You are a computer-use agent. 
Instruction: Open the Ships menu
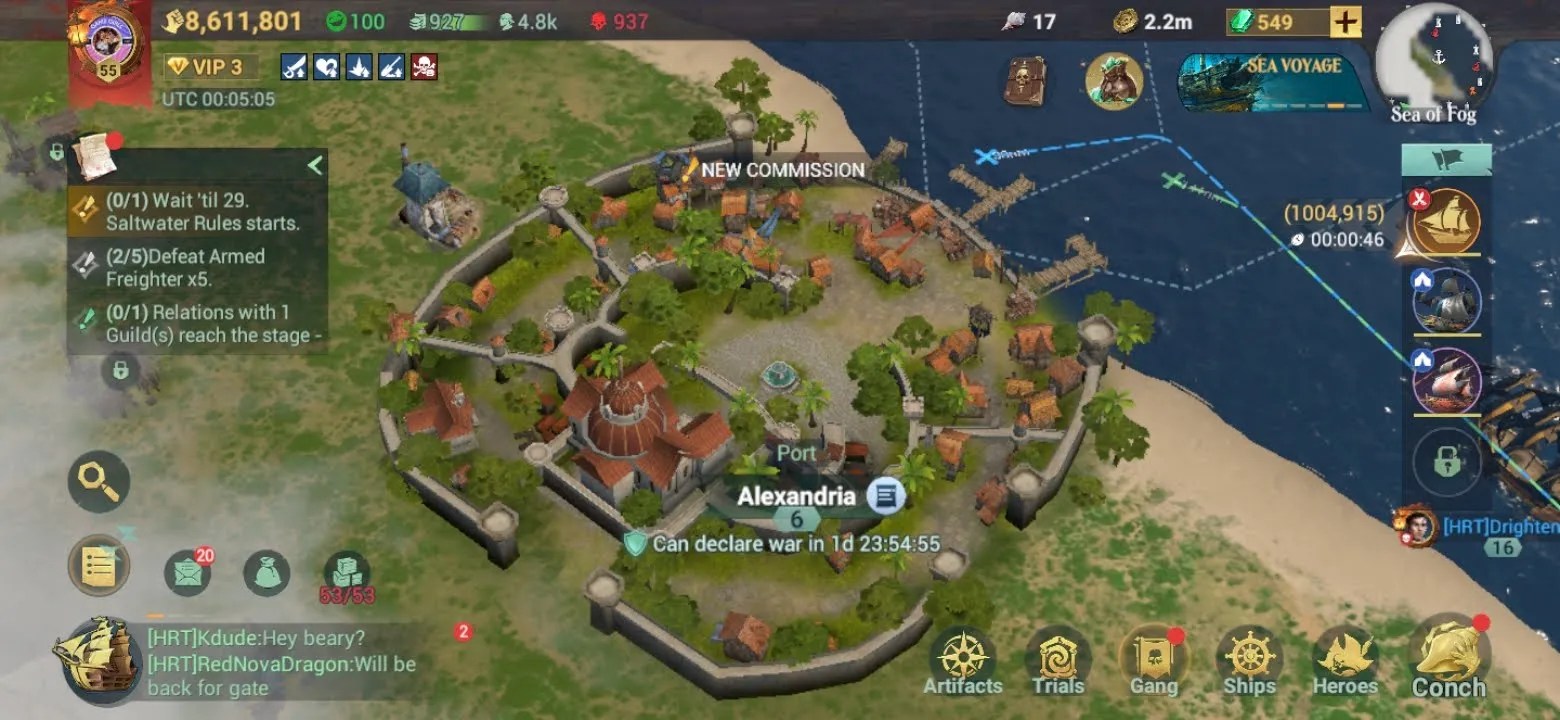(1249, 662)
